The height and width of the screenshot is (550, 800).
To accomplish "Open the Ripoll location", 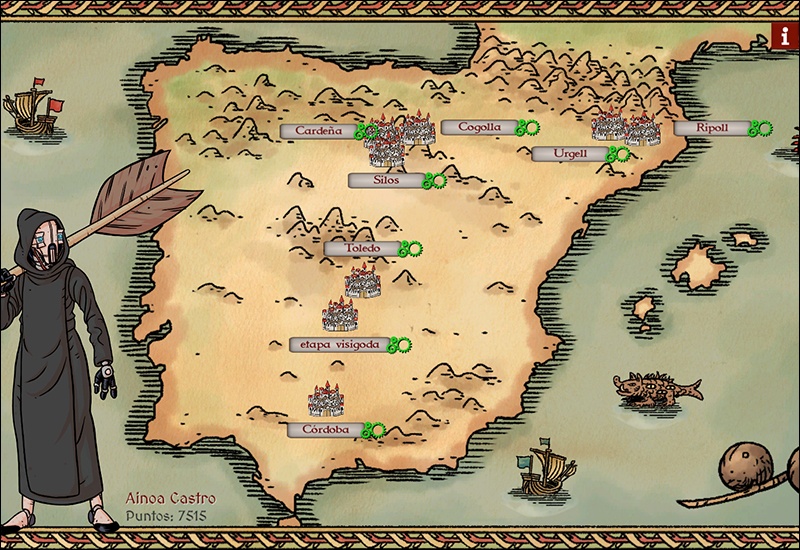I will pos(710,128).
